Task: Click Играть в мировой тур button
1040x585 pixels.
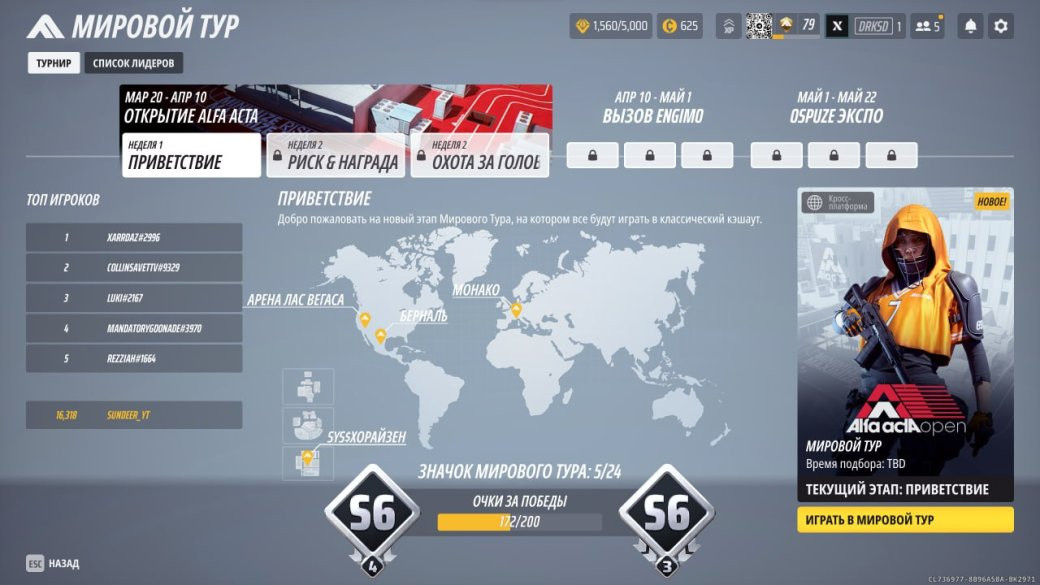Action: (x=905, y=520)
